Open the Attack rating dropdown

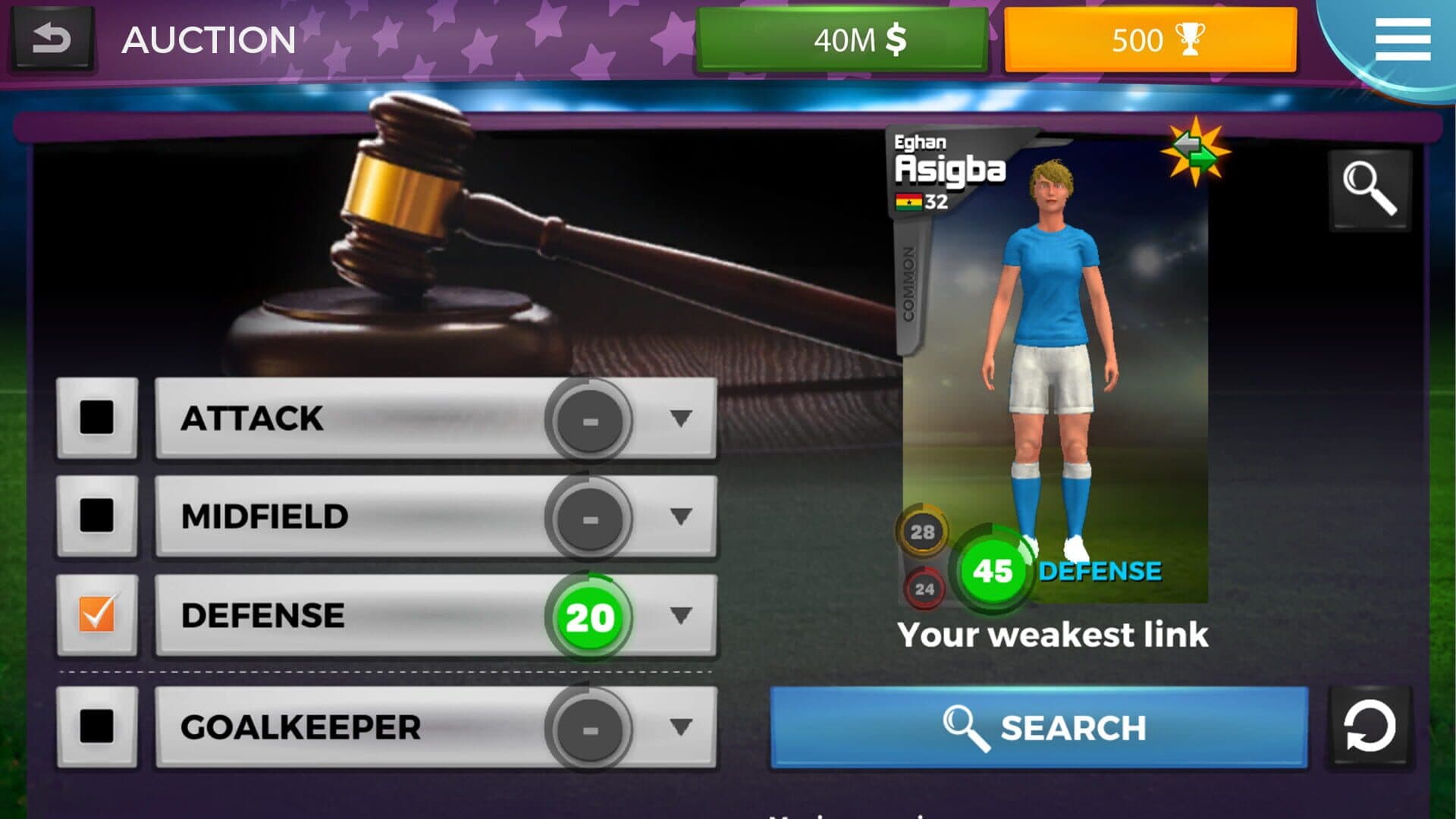(680, 418)
